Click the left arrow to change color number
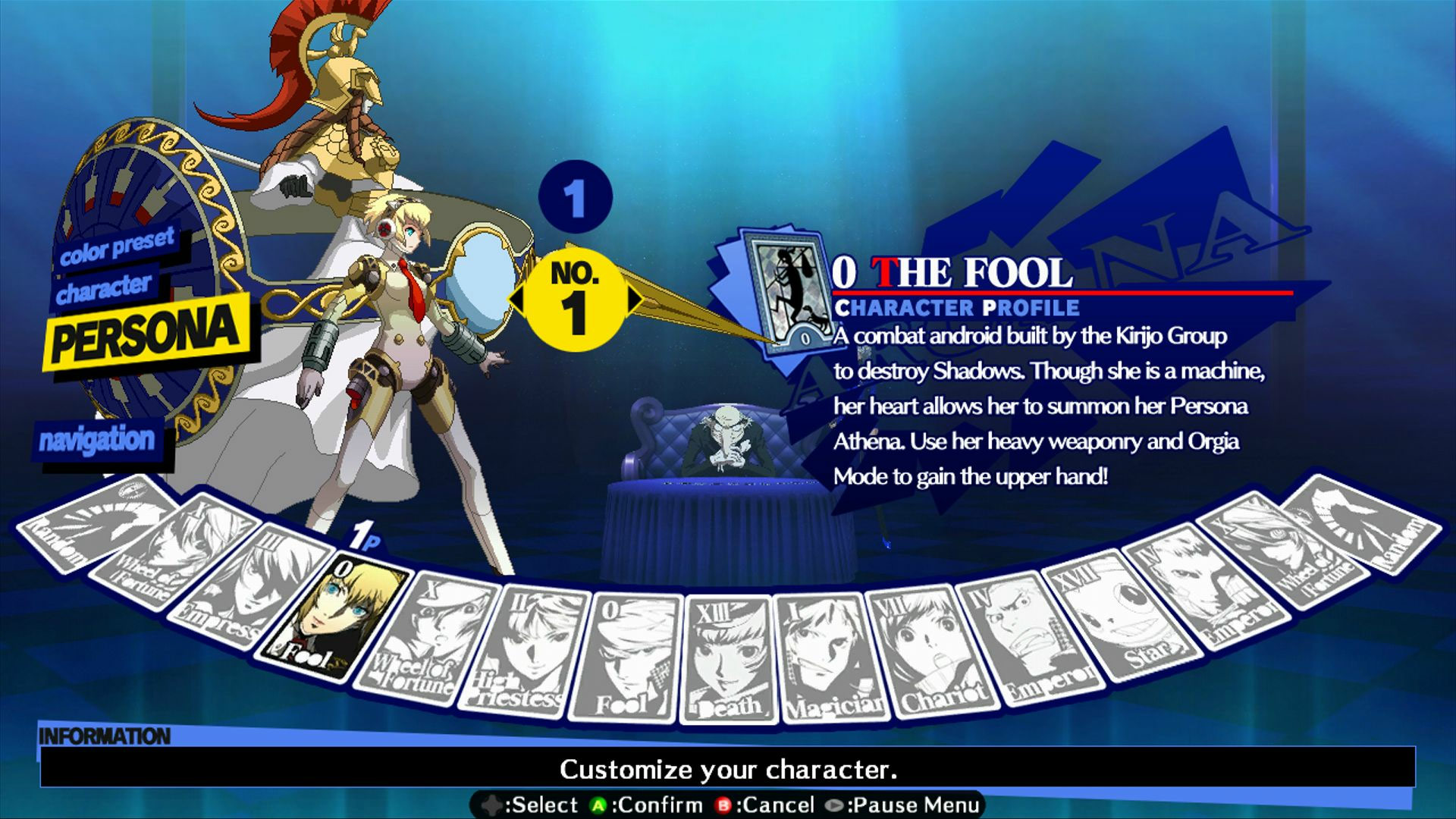Image resolution: width=1456 pixels, height=819 pixels. tap(519, 297)
